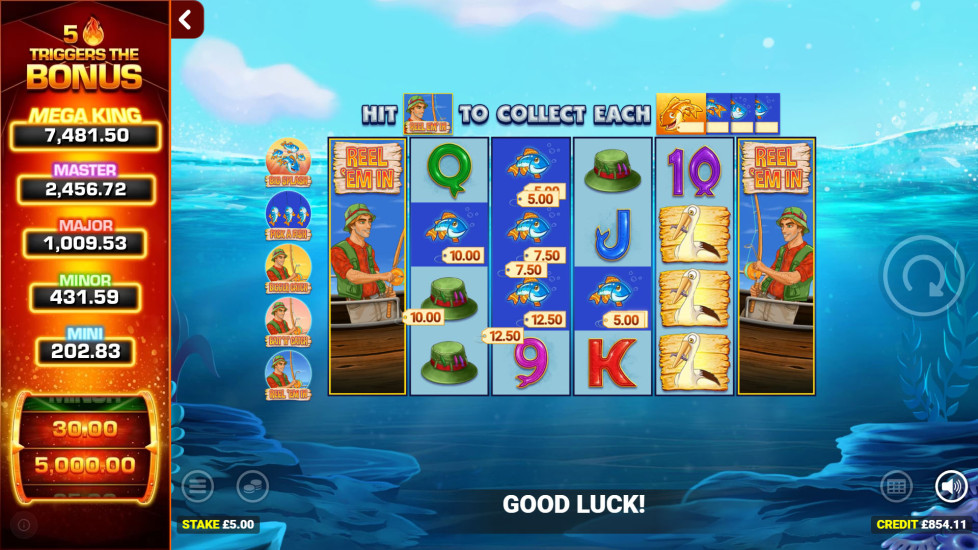
Task: Select the Big Splash feature icon
Action: pos(288,160)
